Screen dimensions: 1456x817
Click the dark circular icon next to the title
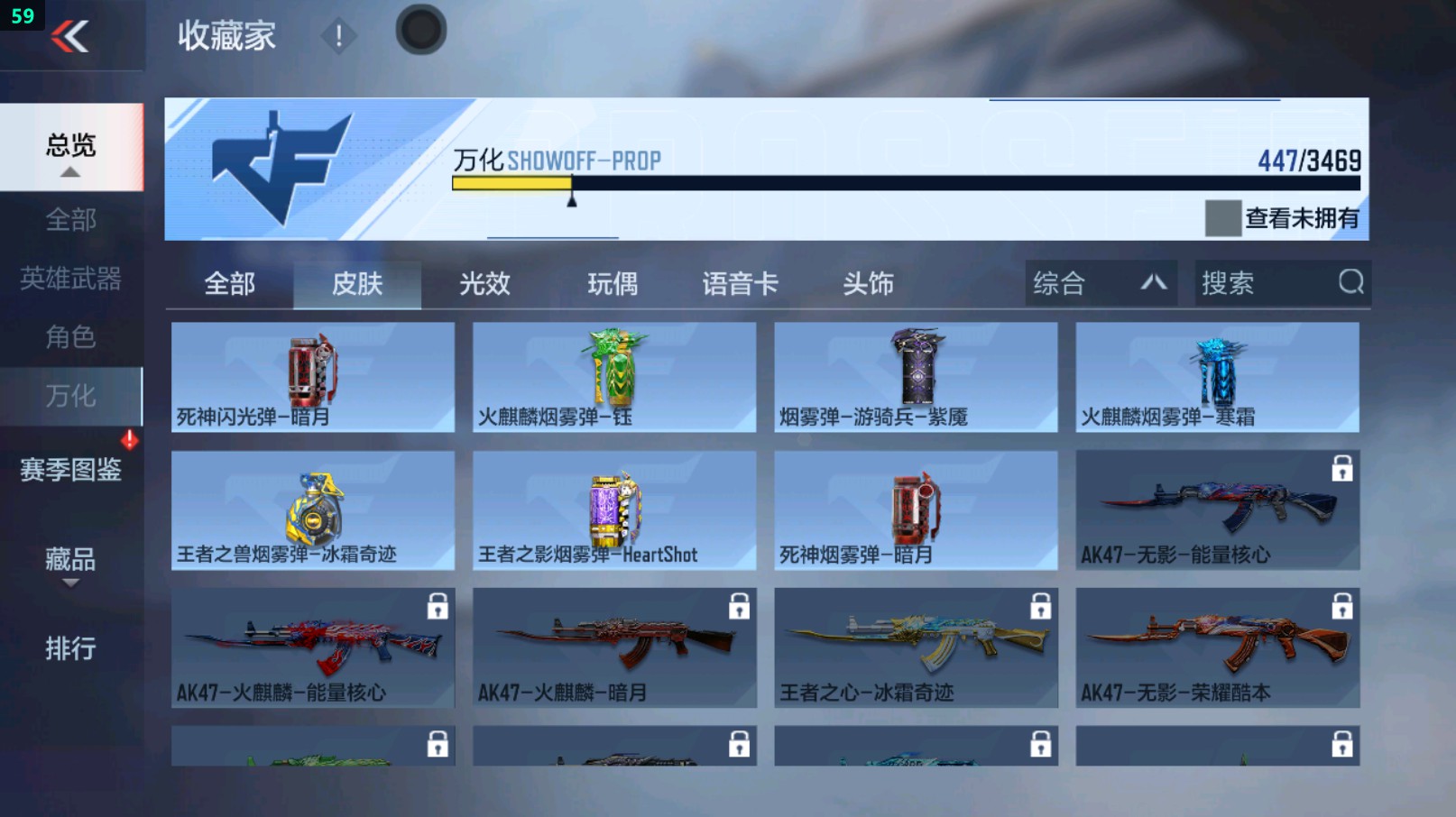(420, 29)
